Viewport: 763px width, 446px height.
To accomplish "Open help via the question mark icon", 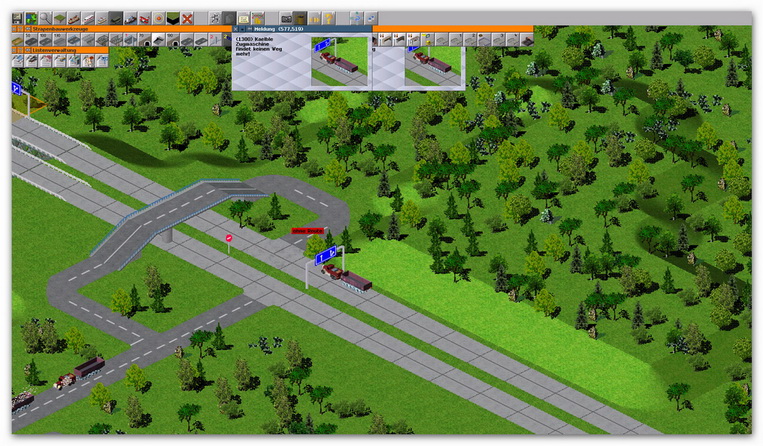I will [329, 18].
